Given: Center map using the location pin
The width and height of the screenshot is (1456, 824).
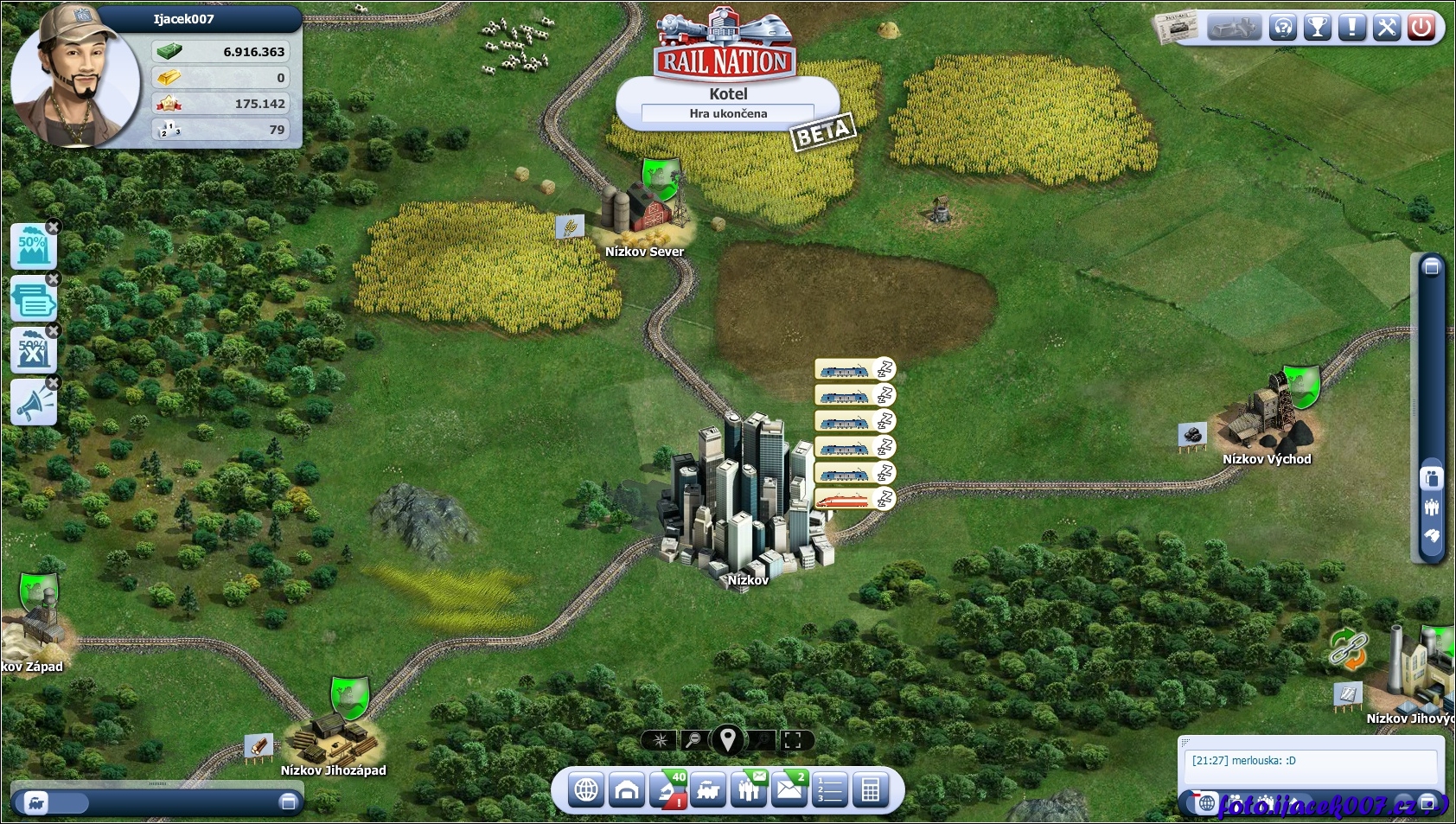Looking at the screenshot, I should click(x=728, y=740).
